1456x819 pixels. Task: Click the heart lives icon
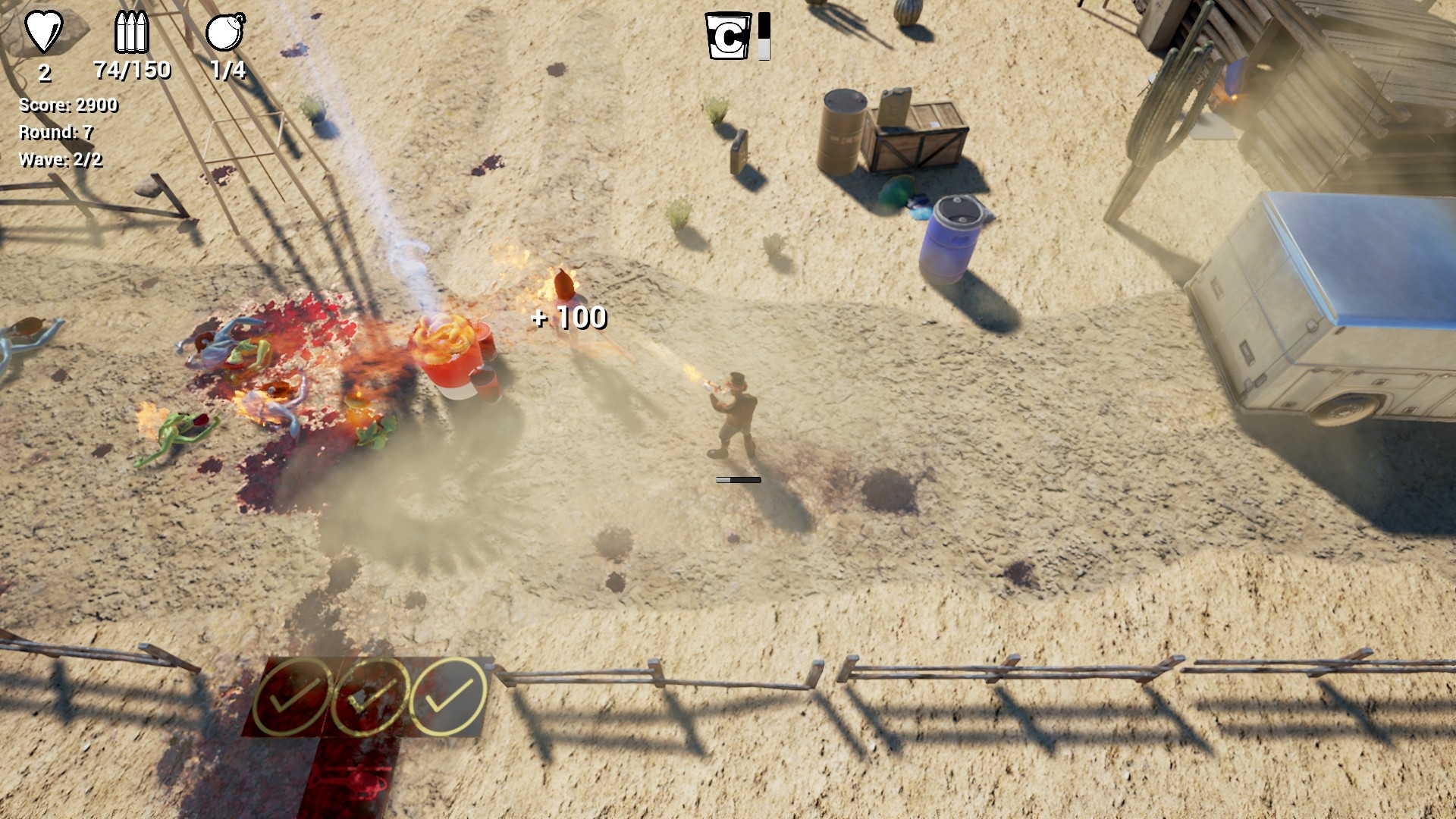pos(44,32)
